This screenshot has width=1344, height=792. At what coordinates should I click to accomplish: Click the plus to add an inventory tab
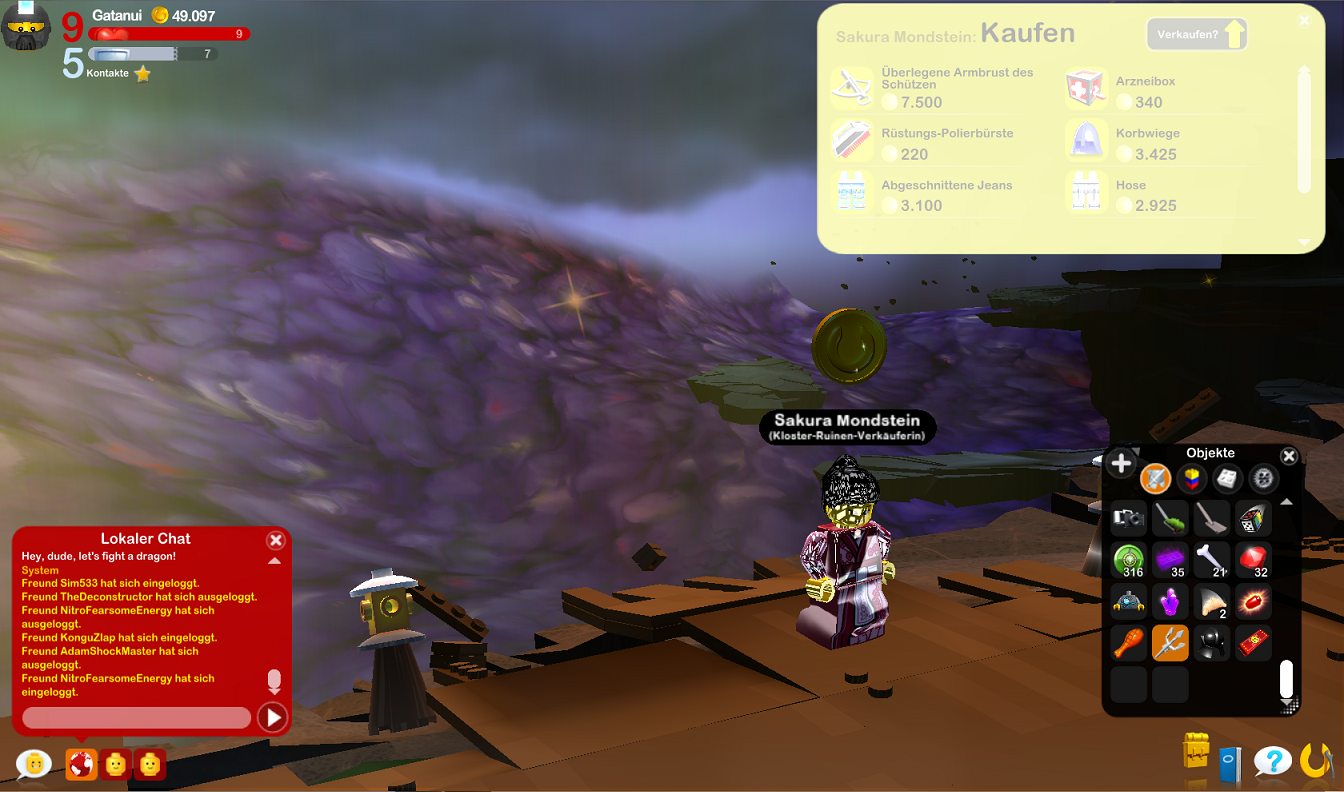(x=1120, y=463)
